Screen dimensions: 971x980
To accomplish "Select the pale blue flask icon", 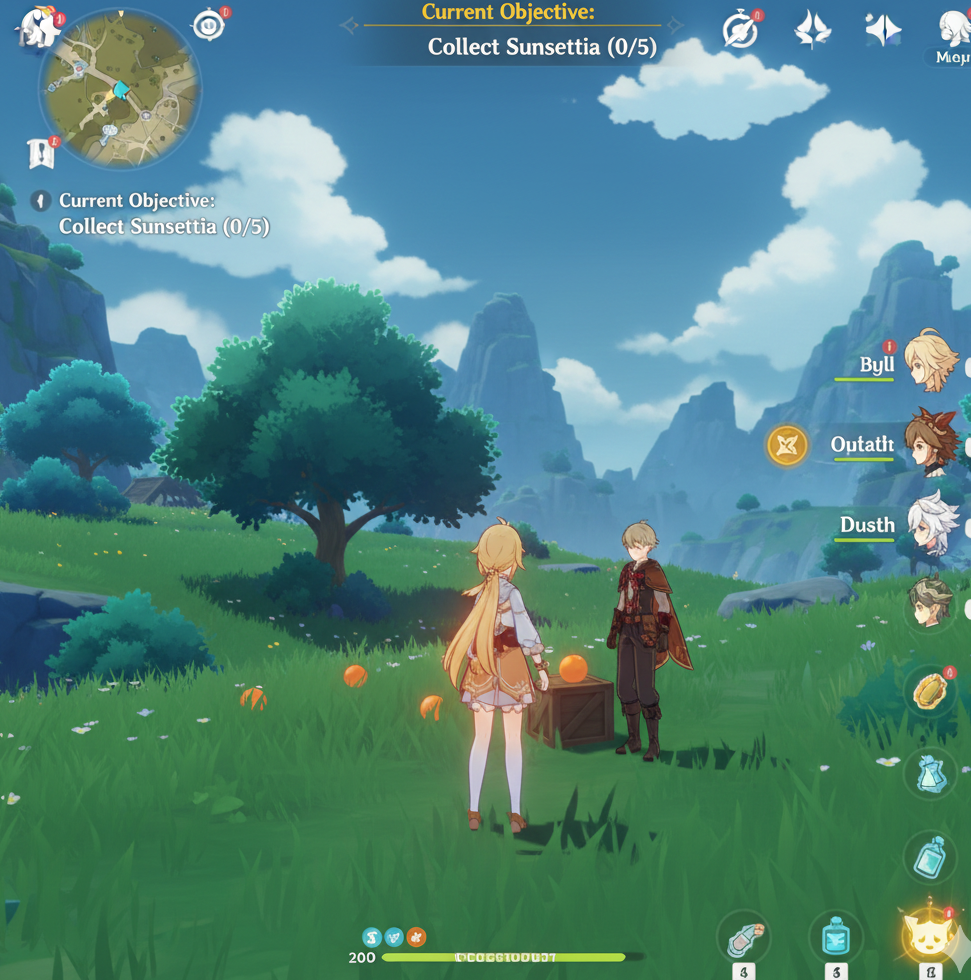I will pos(930,773).
